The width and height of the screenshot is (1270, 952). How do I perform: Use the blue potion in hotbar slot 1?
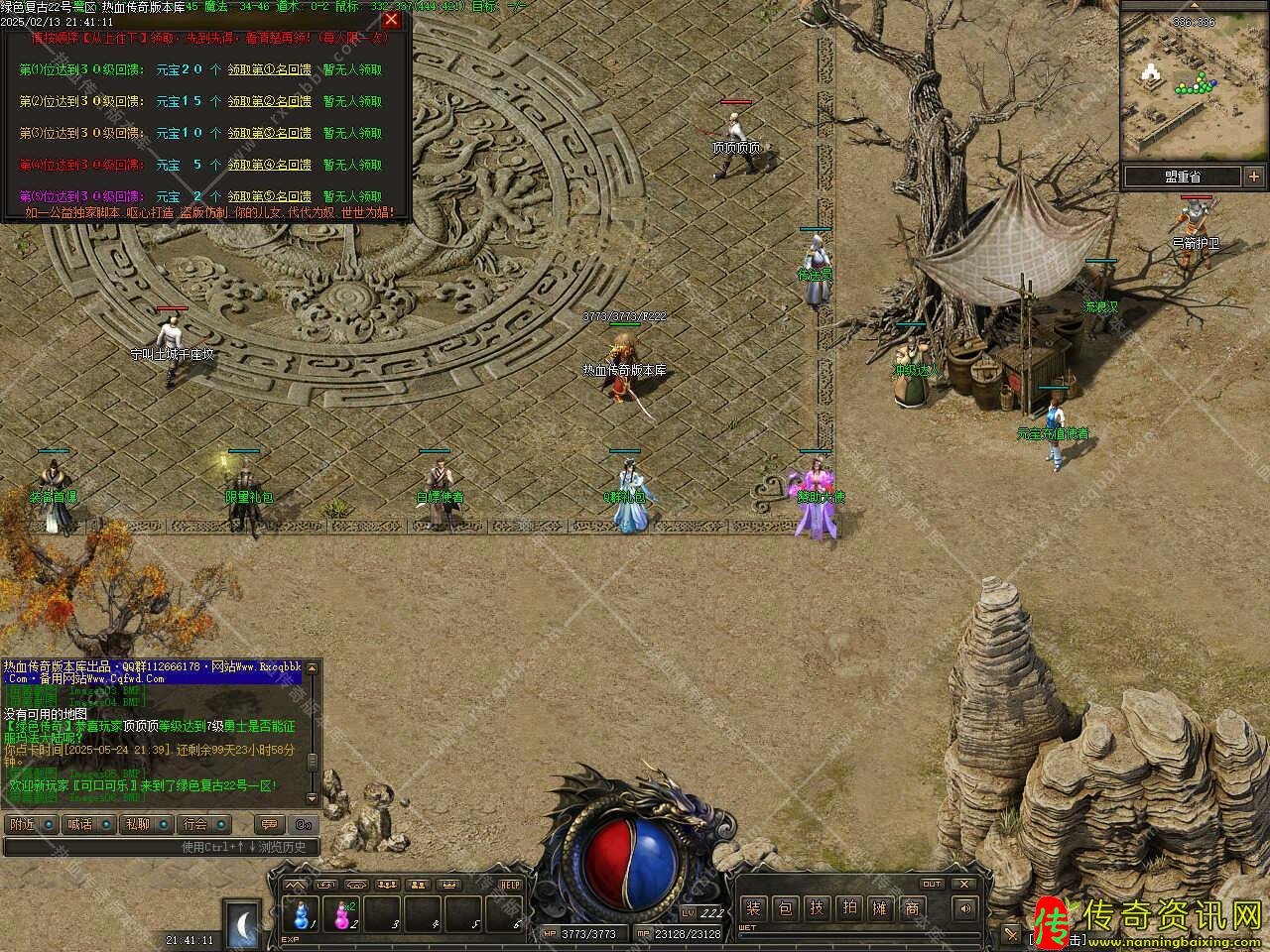point(302,911)
